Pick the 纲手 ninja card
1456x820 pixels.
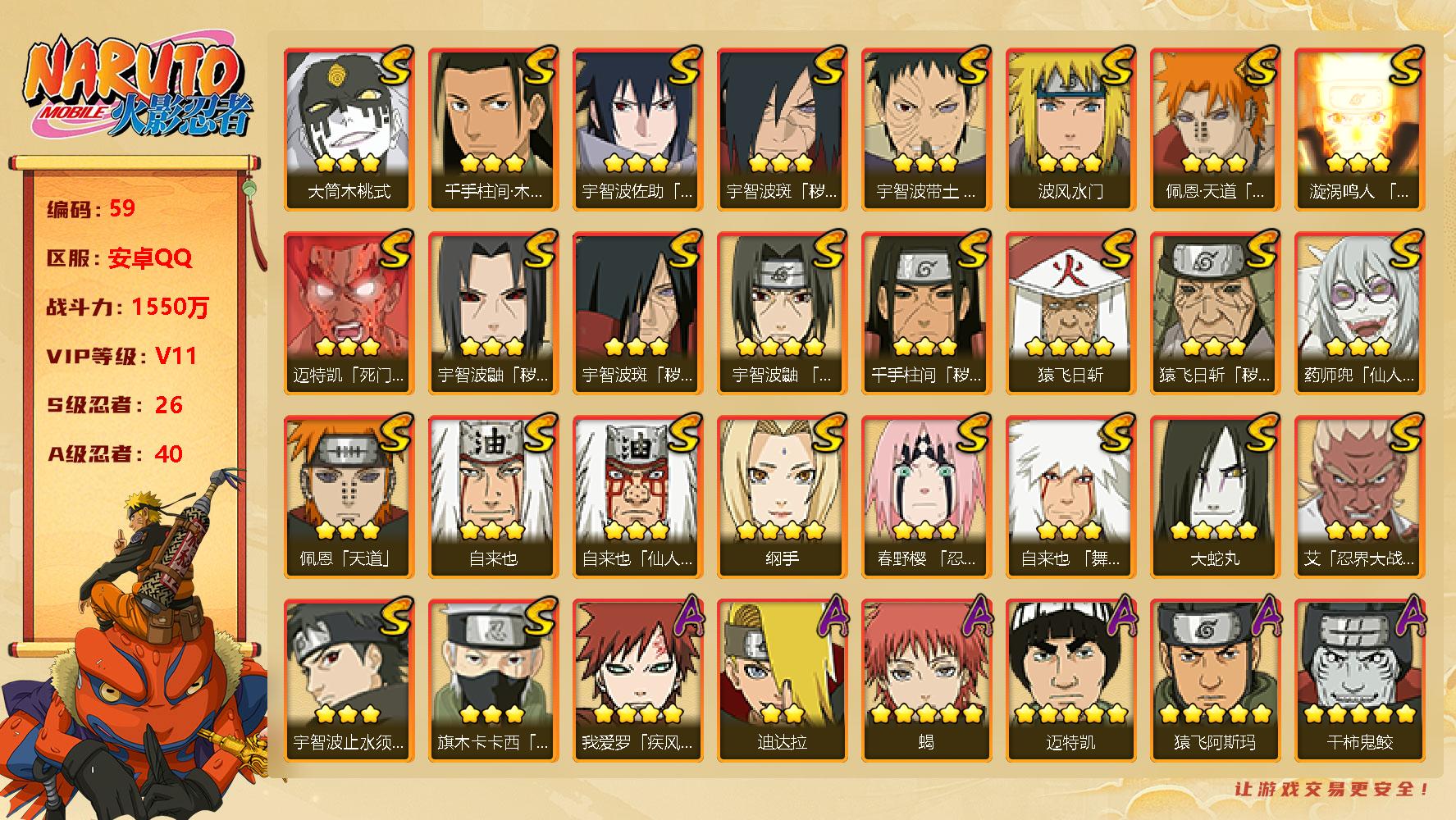pos(782,496)
